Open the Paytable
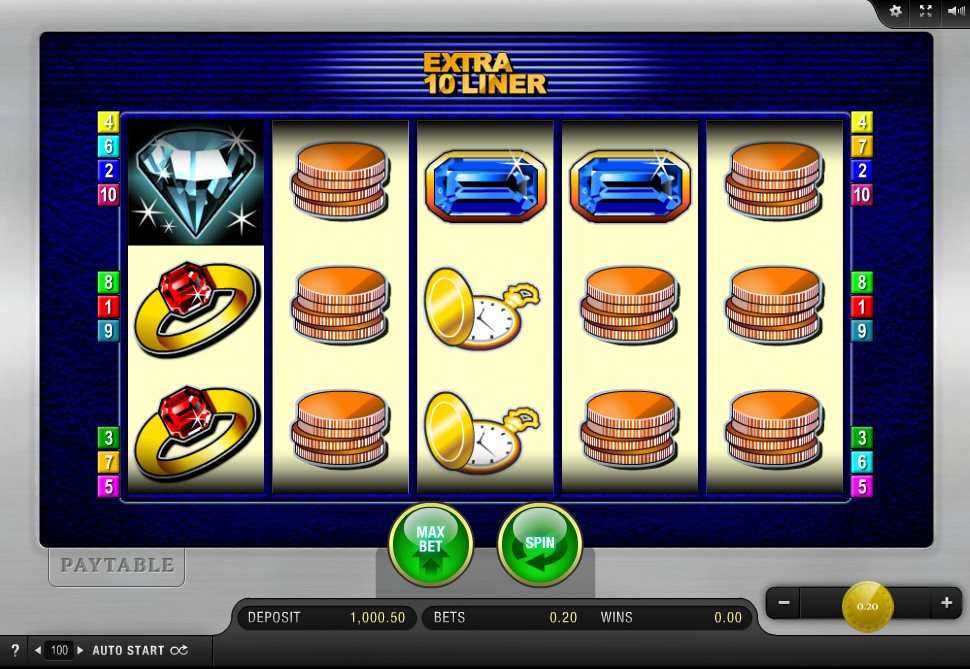 (x=117, y=565)
